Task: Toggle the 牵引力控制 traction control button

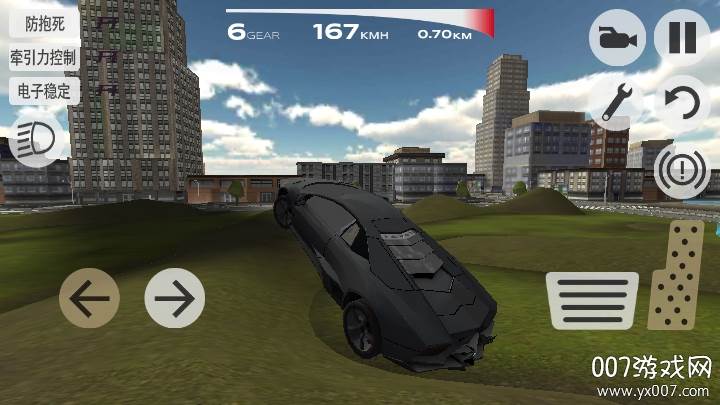Action: (44, 56)
